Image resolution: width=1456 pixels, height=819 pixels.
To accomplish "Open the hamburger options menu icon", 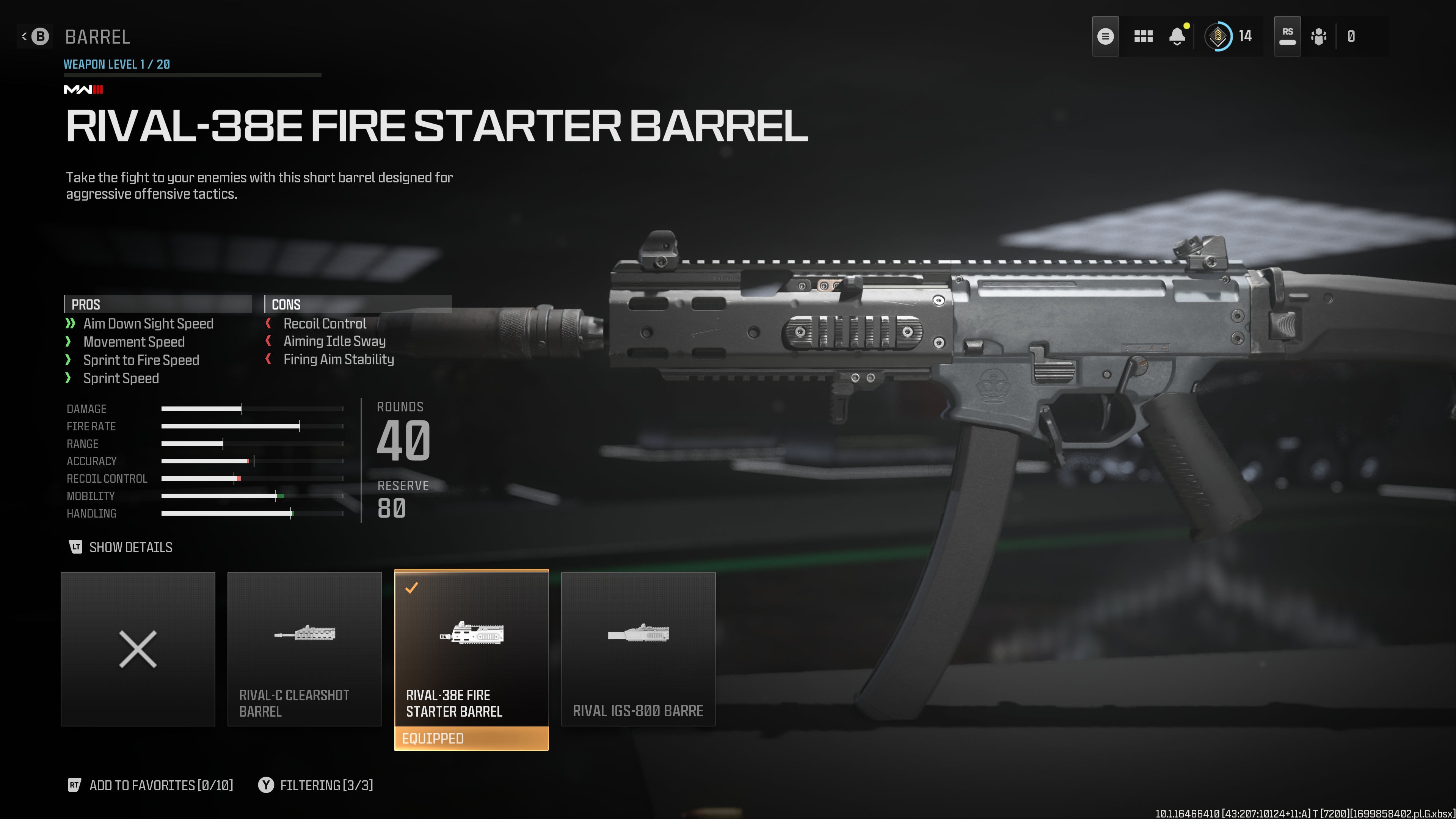I will 1105,37.
